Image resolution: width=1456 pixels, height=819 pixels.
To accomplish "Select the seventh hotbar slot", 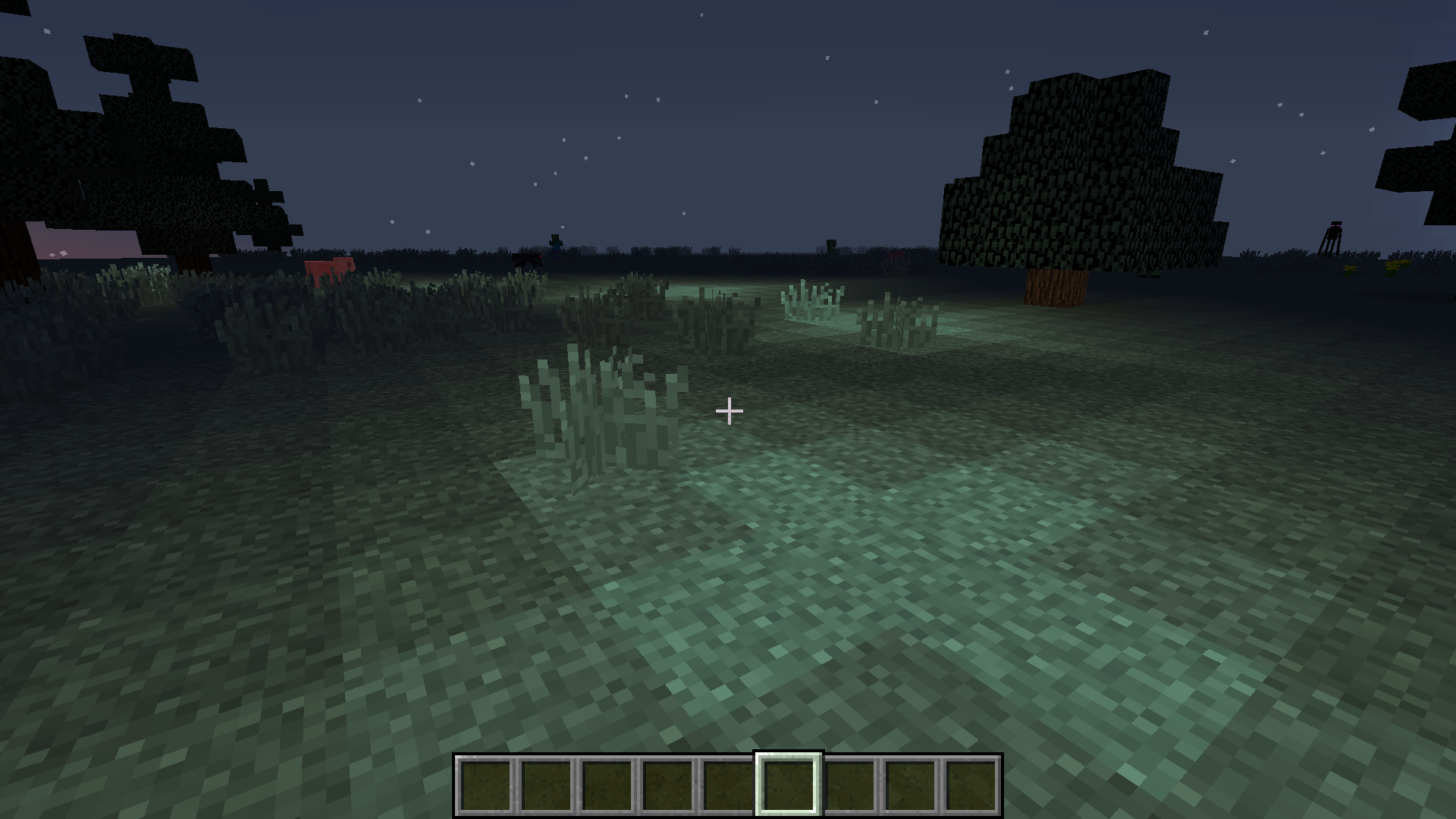I will coord(849,786).
